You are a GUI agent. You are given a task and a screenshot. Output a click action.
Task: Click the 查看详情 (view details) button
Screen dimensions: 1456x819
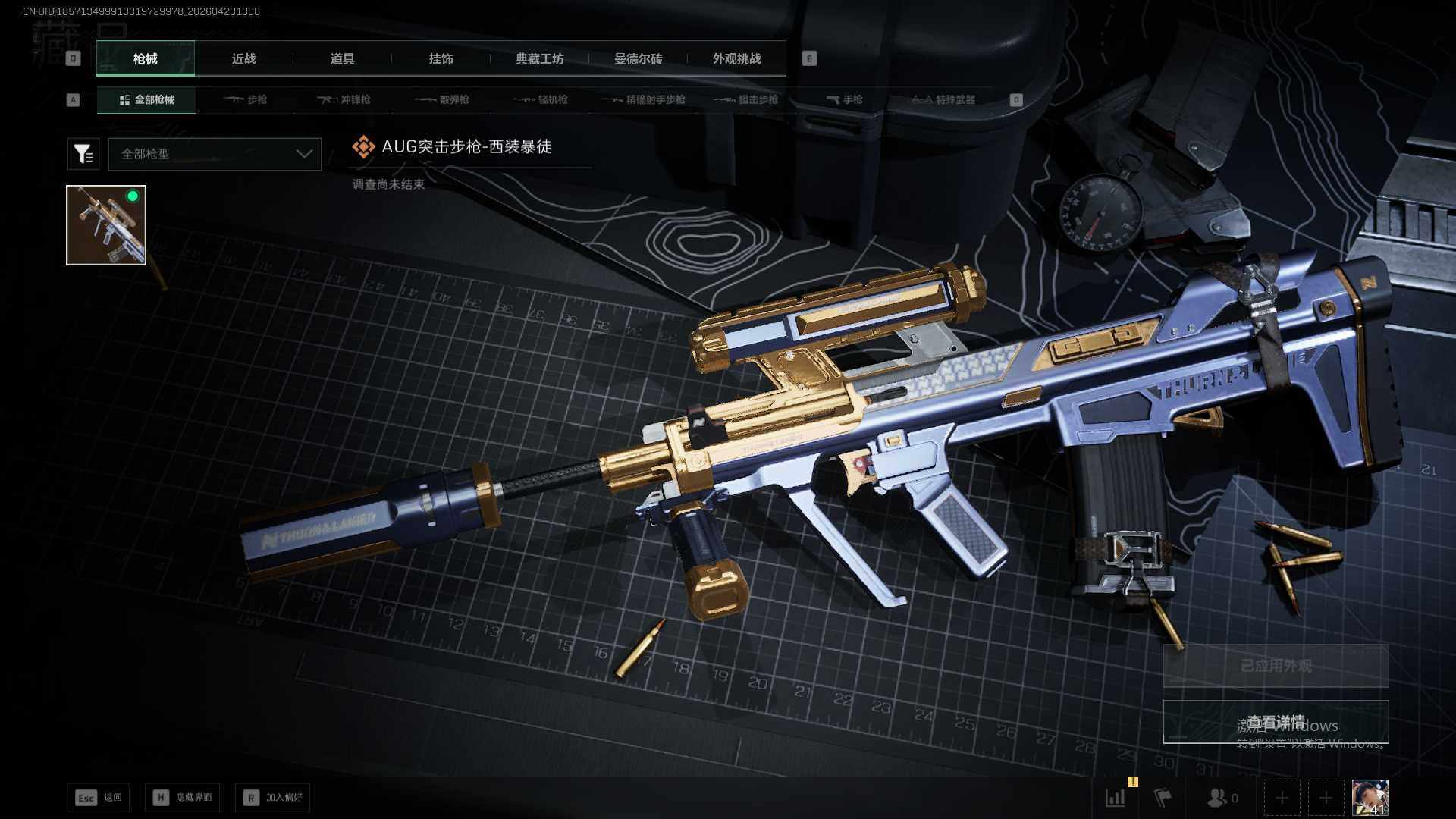(x=1276, y=722)
